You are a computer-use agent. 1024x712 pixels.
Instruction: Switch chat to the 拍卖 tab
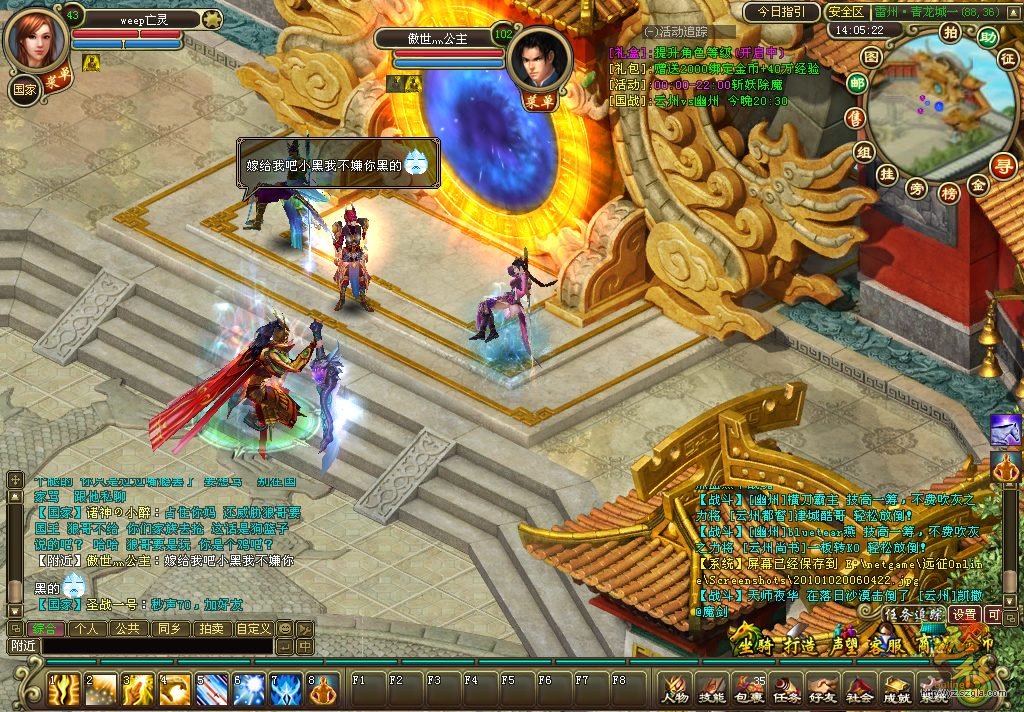(x=209, y=629)
